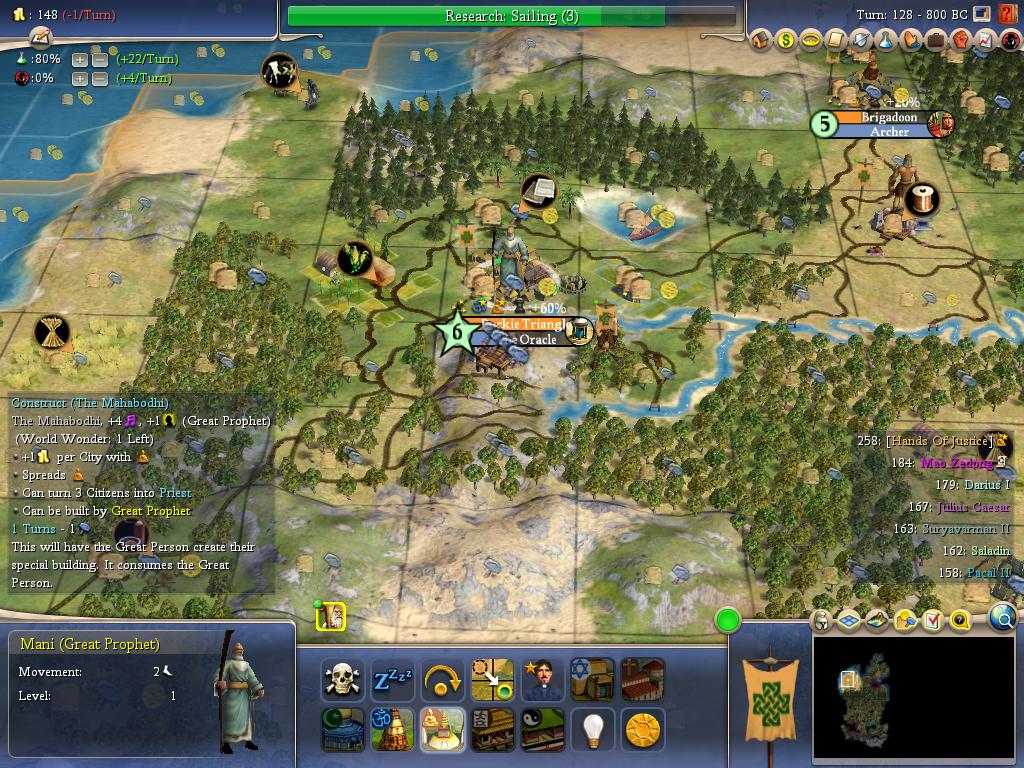Discover a technology with the lightbulb
The image size is (1024, 768).
[592, 730]
